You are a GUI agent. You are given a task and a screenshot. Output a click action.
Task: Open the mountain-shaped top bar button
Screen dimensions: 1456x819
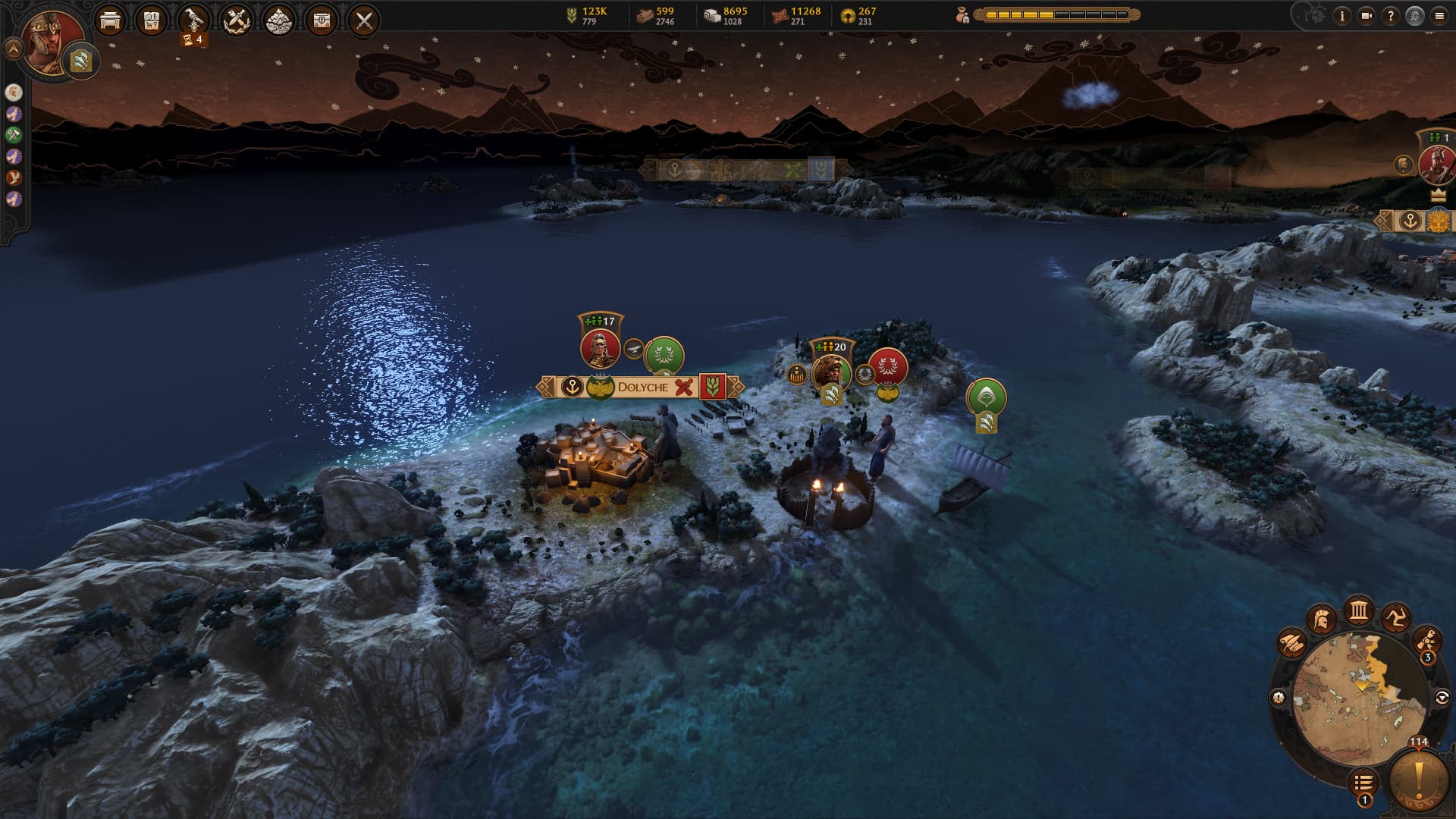pyautogui.click(x=279, y=20)
